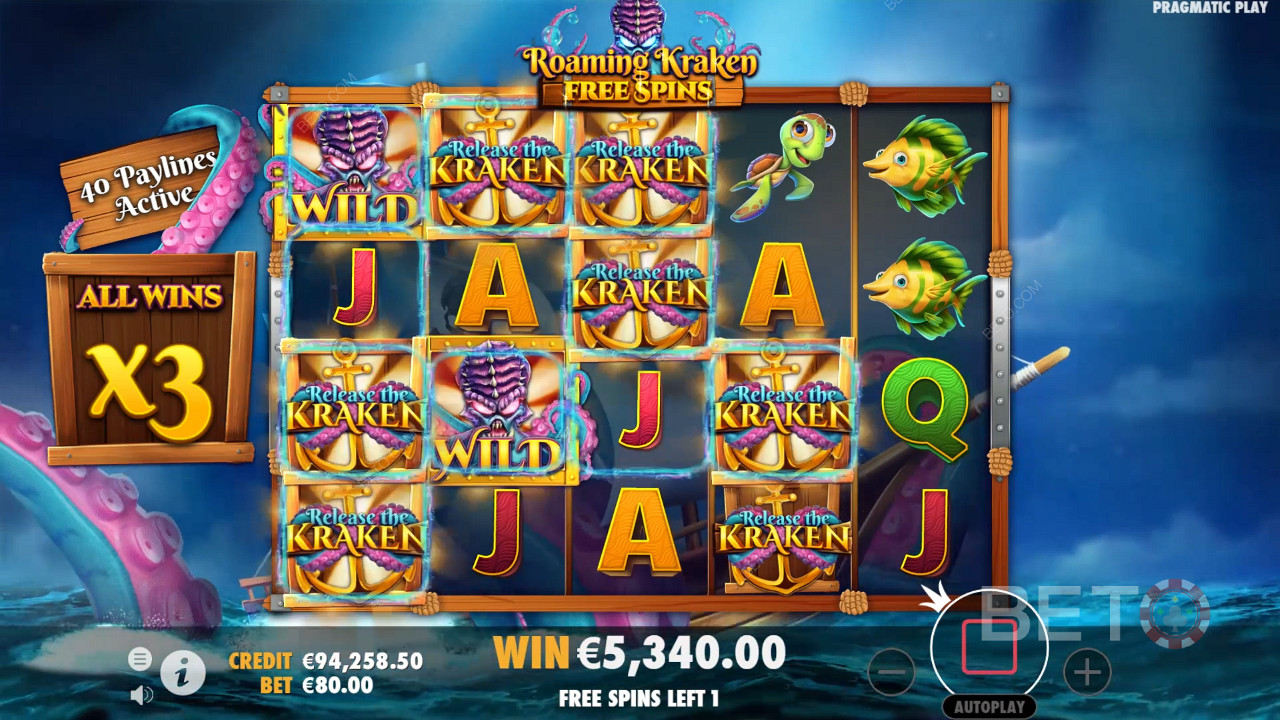This screenshot has width=1280, height=720.
Task: Open the Autoplay settings
Action: [x=988, y=706]
